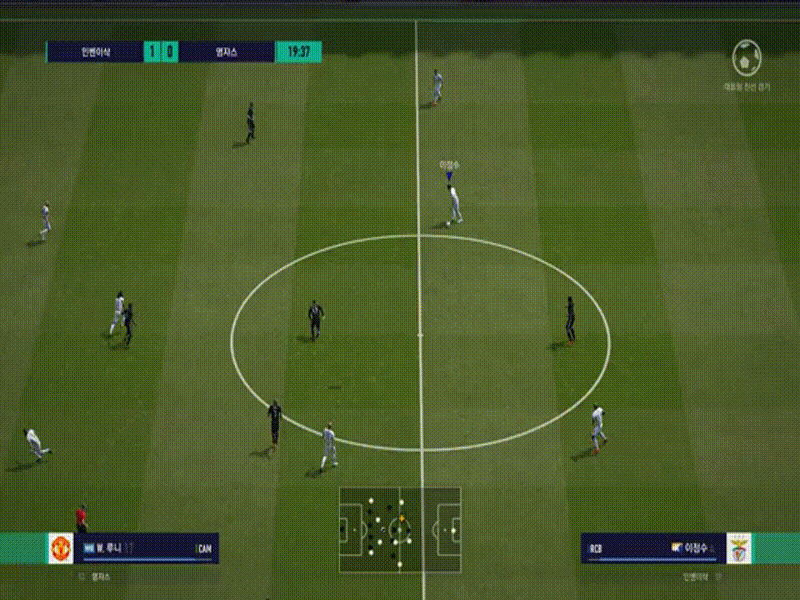Click the pitch radar minimap
Screen dimensions: 800x600
(x=400, y=530)
